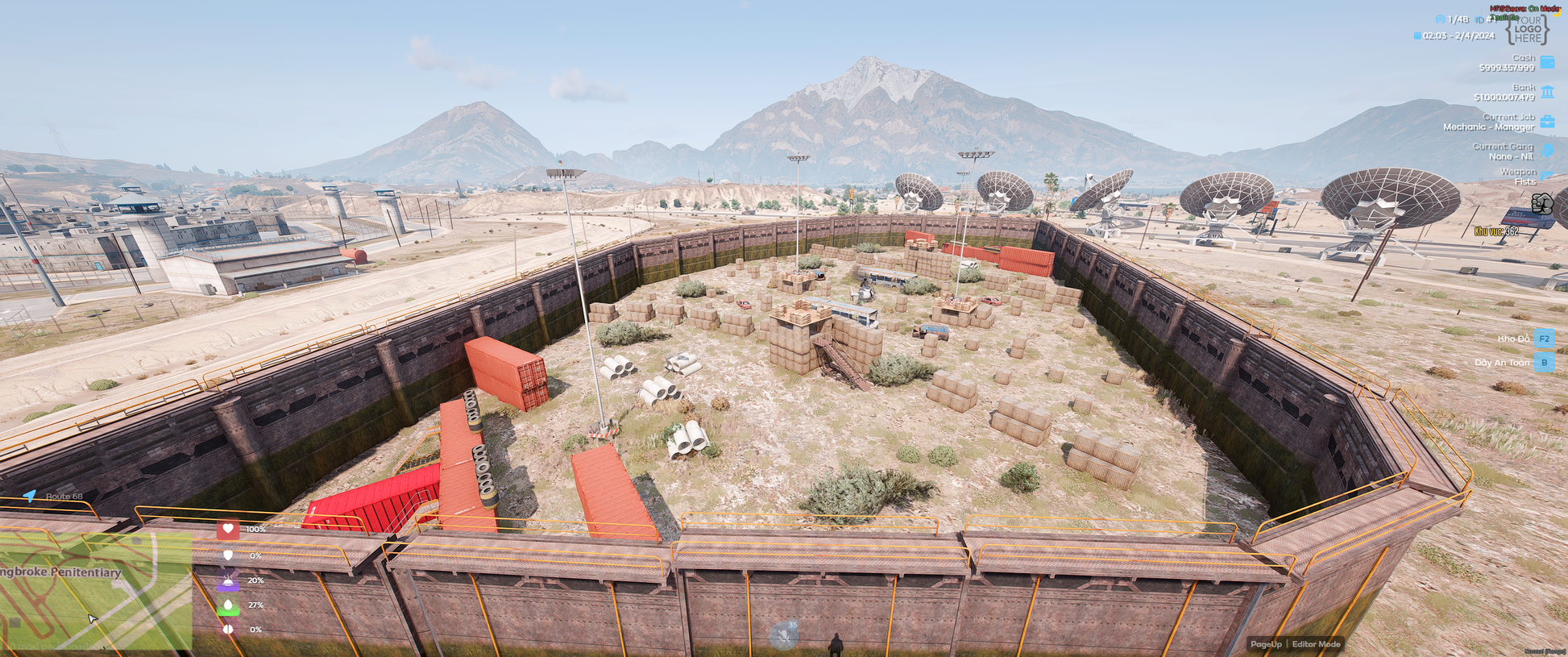Click the blue compass arrow beside Route 68
Viewport: 1568px width, 657px height.
[30, 496]
